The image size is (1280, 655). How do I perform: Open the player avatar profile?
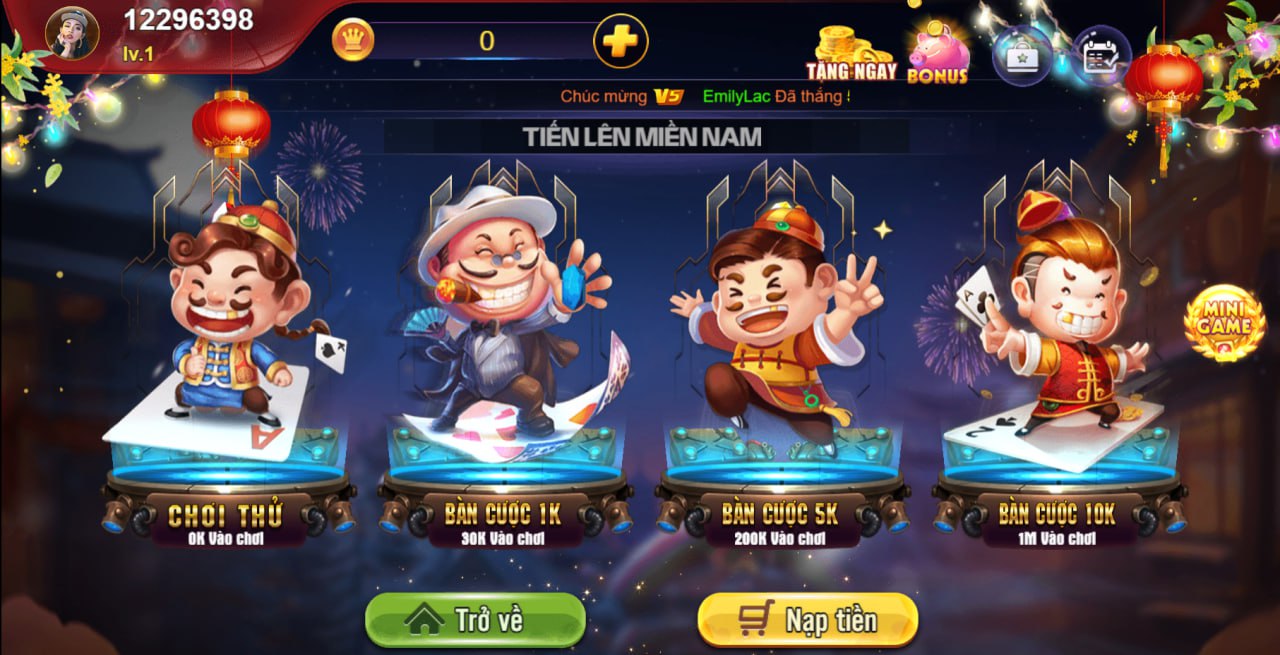(72, 33)
